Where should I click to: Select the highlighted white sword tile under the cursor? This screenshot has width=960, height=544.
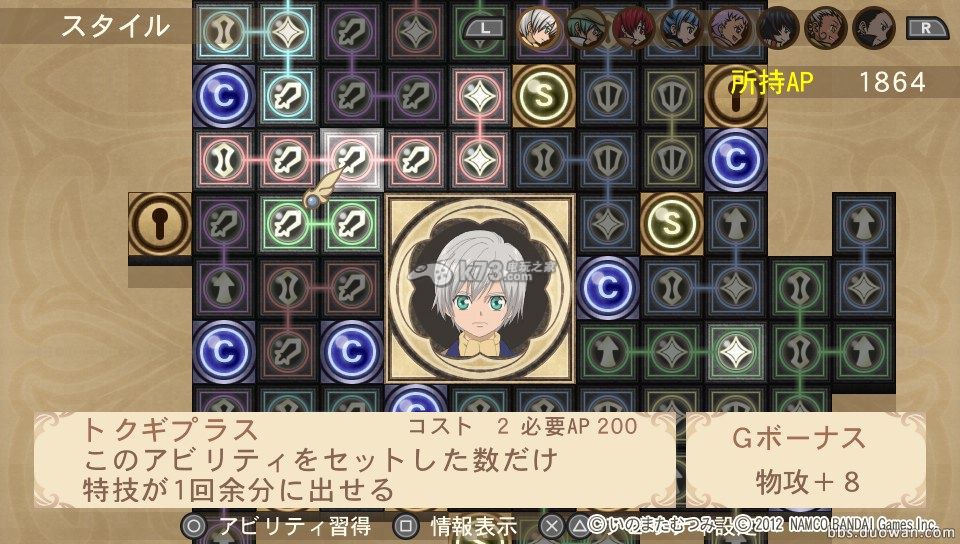coord(352,159)
